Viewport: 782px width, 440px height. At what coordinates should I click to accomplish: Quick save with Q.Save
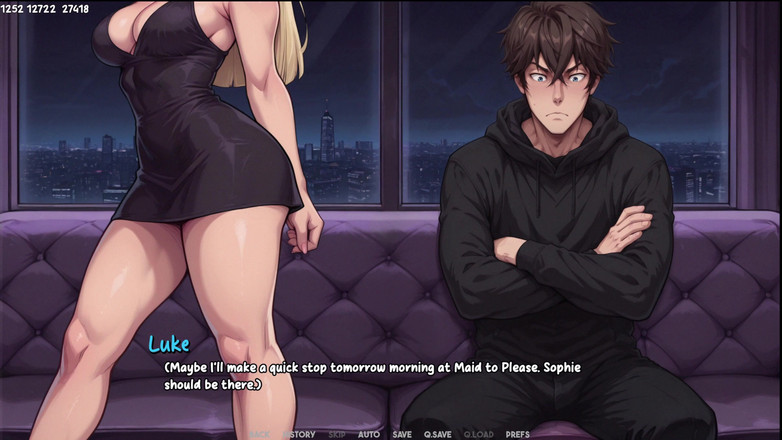pos(438,434)
